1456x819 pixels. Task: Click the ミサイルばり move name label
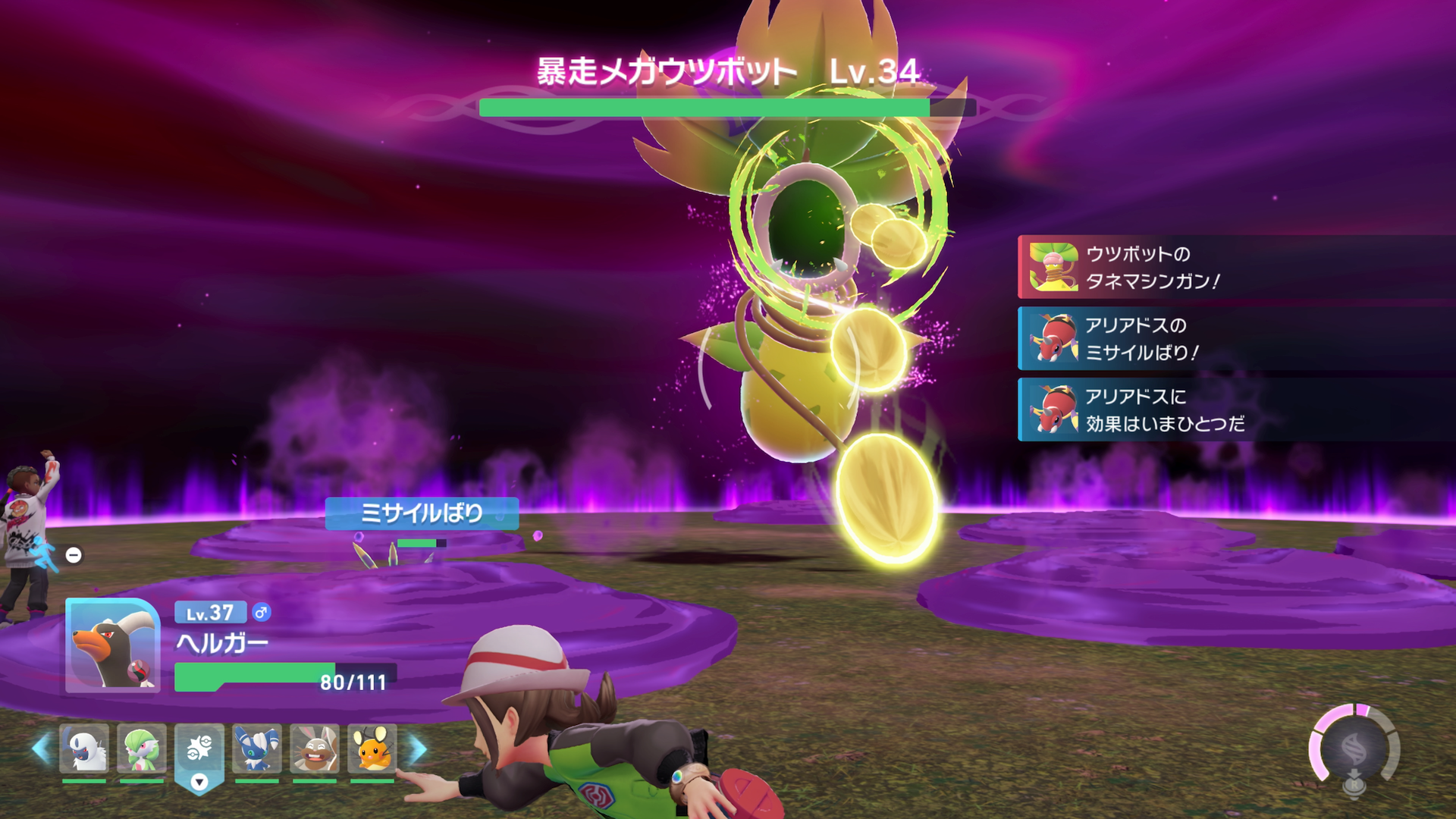pyautogui.click(x=422, y=513)
